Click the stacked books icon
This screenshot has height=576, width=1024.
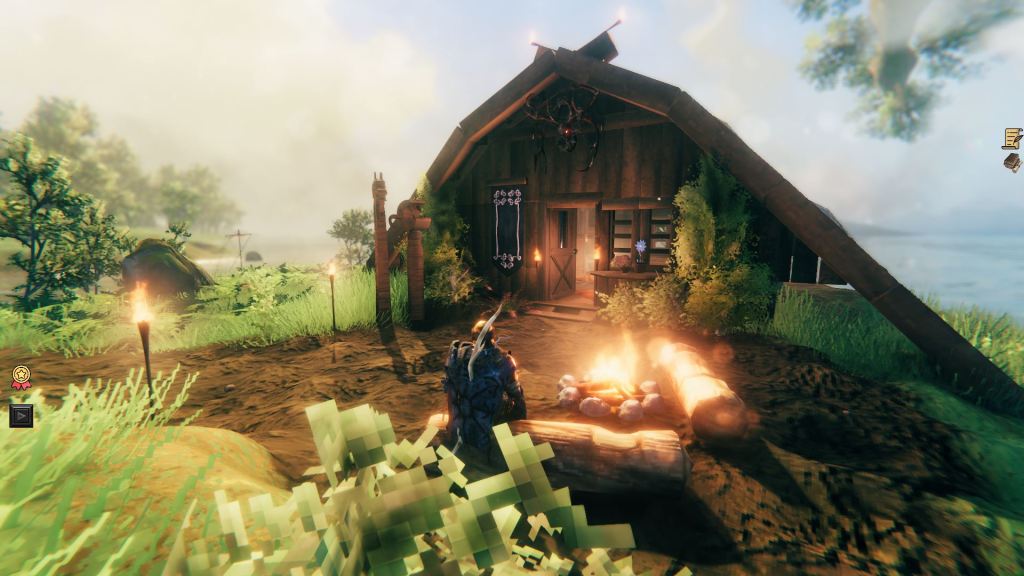click(1012, 162)
